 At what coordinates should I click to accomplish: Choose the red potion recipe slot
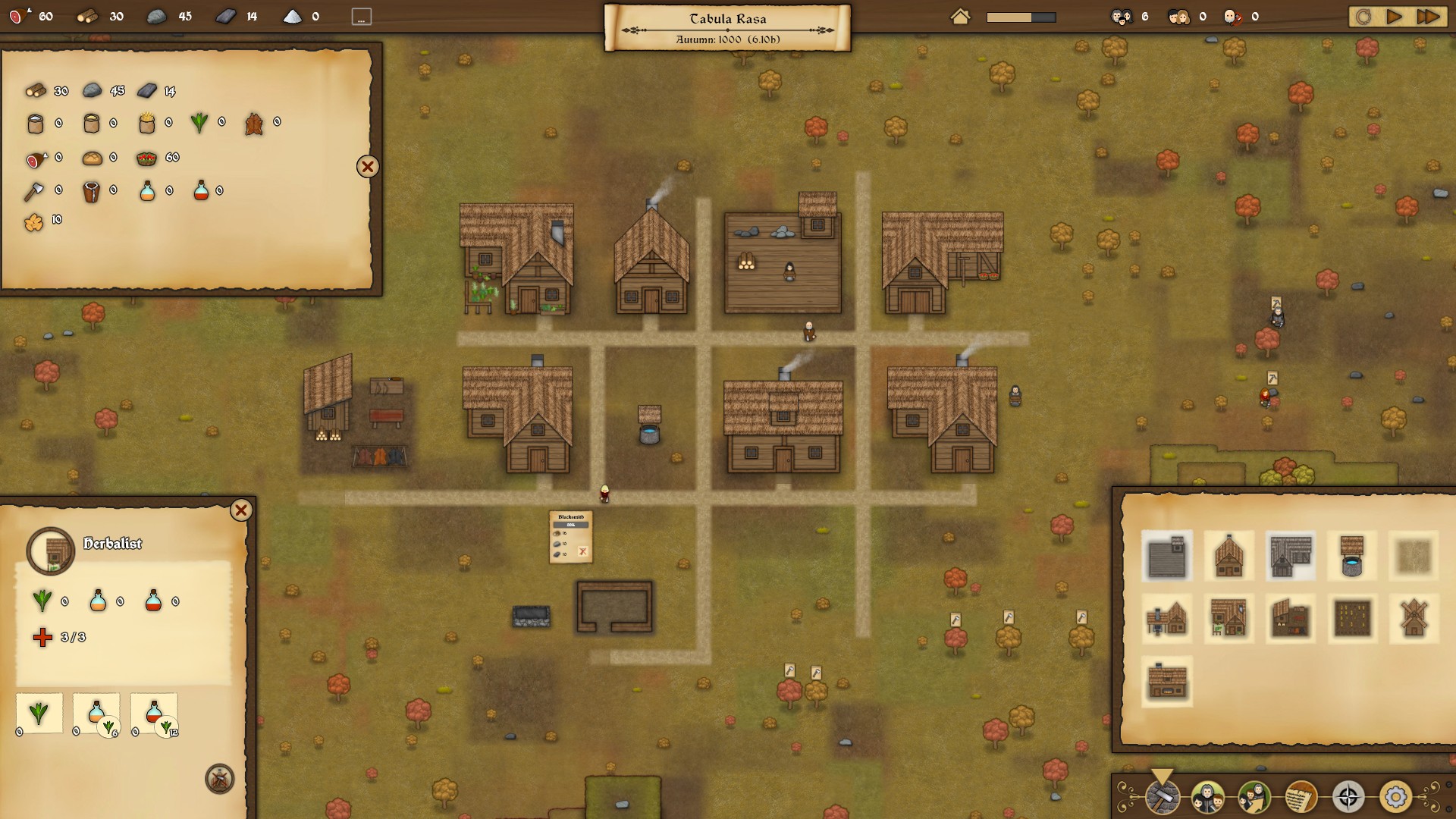pos(154,713)
